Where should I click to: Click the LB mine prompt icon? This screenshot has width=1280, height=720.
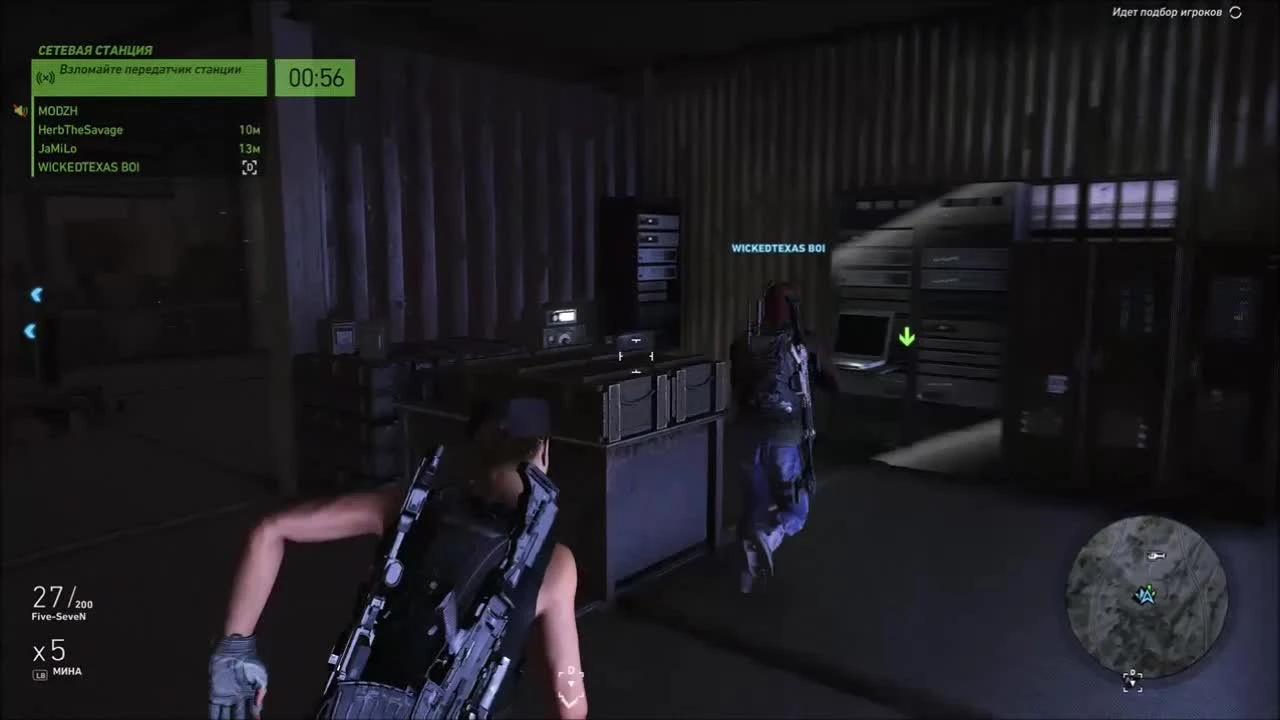pyautogui.click(x=40, y=672)
